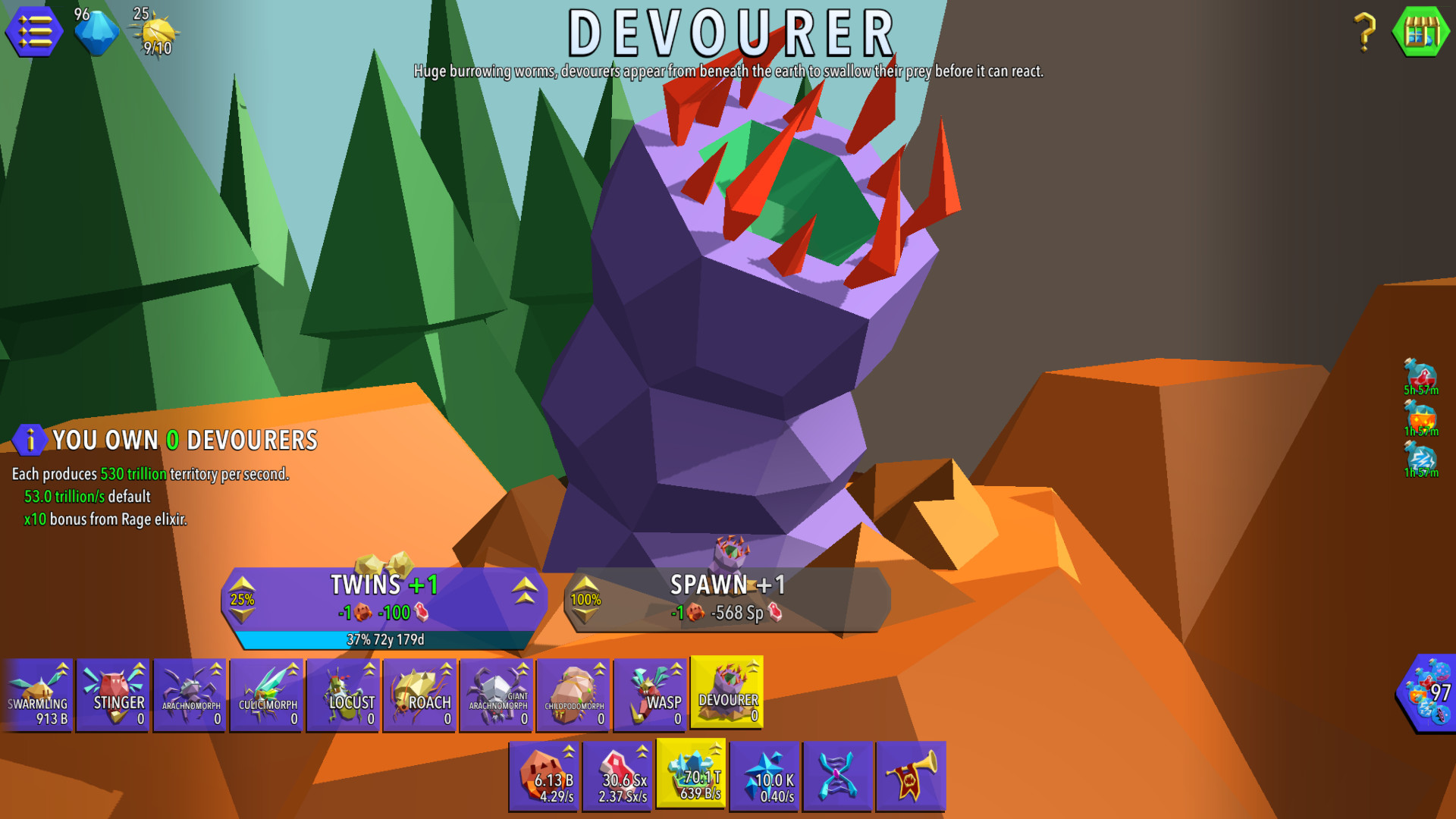Click the question mark help icon
1456x819 pixels.
tap(1365, 32)
